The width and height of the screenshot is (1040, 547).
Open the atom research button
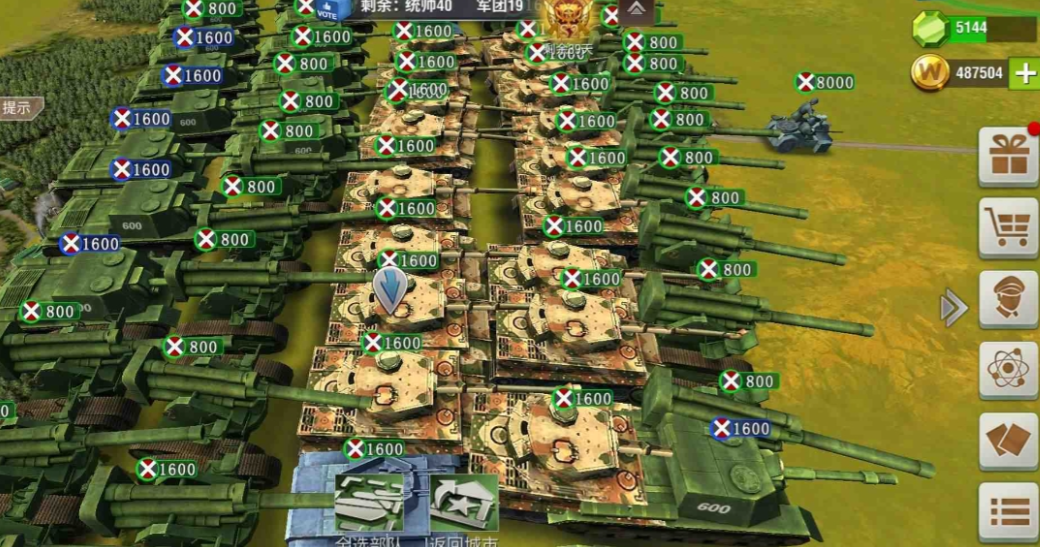1008,370
